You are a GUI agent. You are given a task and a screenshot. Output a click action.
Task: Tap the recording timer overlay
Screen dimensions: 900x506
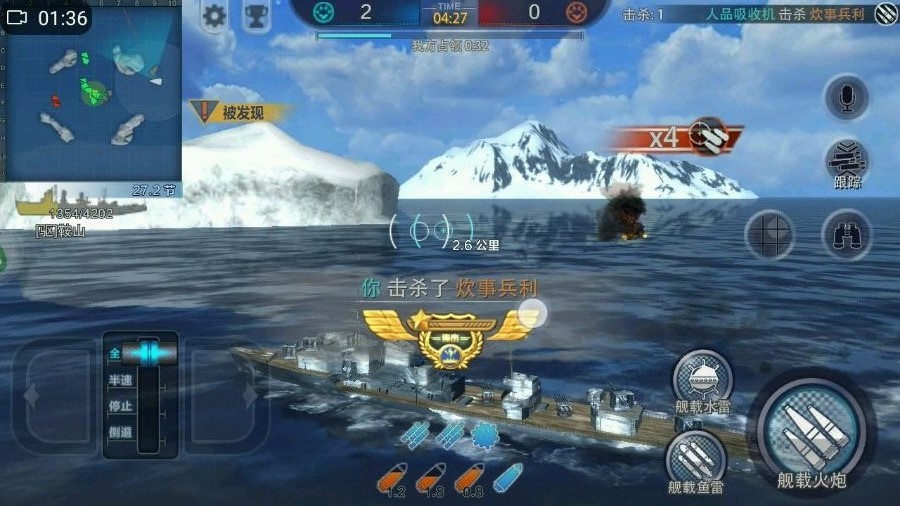point(48,18)
